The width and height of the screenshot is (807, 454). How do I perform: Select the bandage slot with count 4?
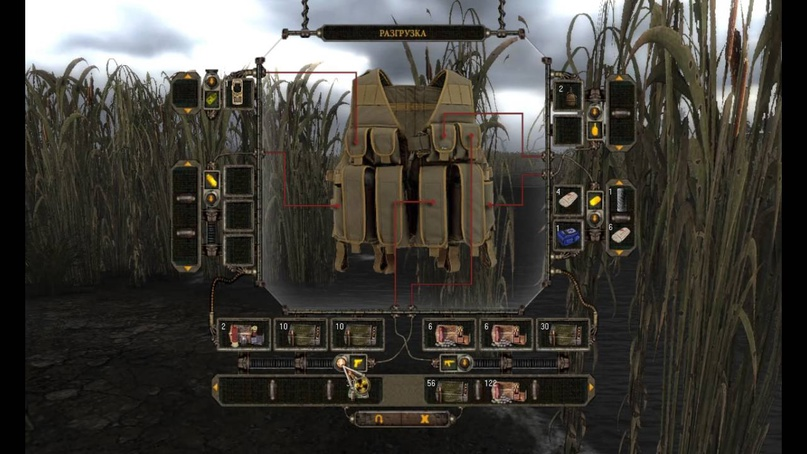tap(568, 199)
